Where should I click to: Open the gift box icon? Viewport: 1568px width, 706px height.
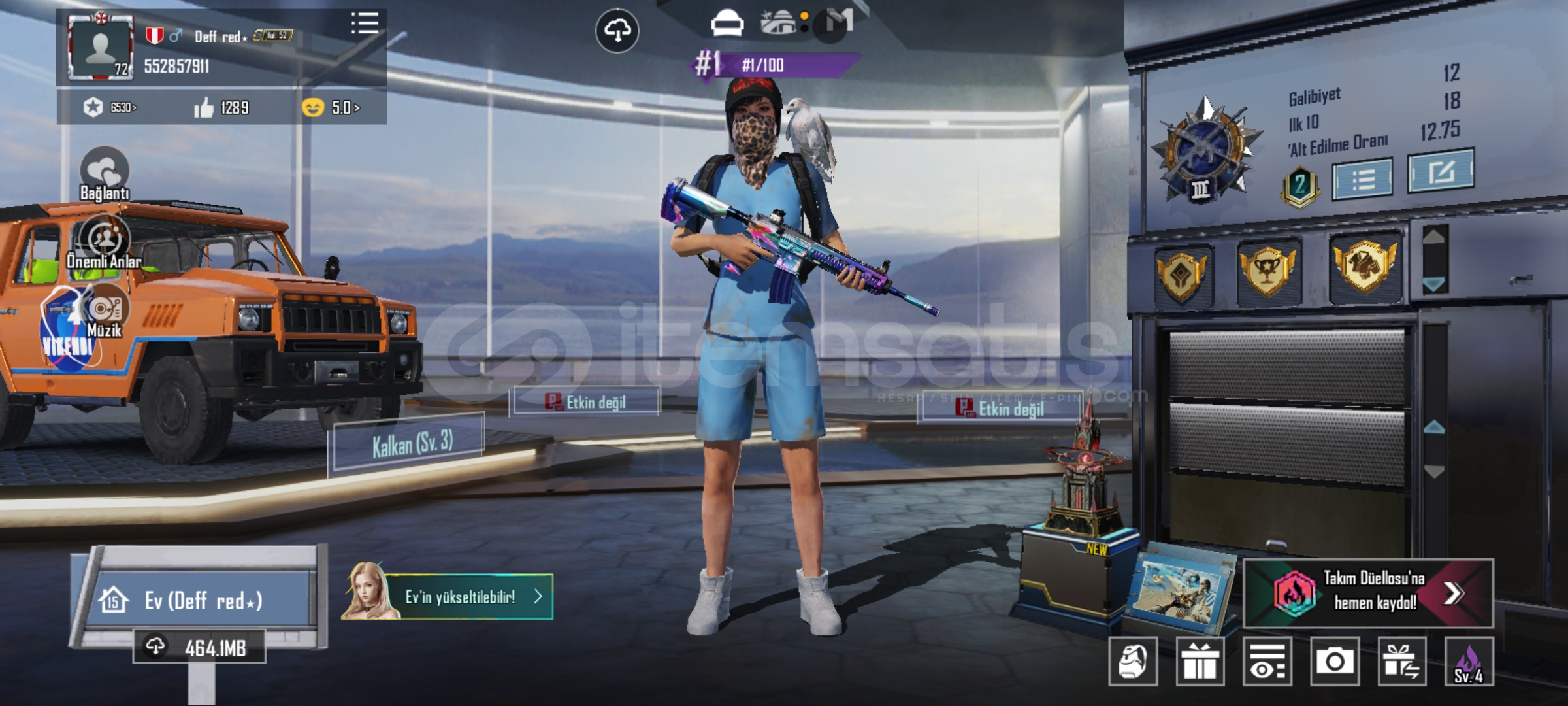click(1200, 662)
